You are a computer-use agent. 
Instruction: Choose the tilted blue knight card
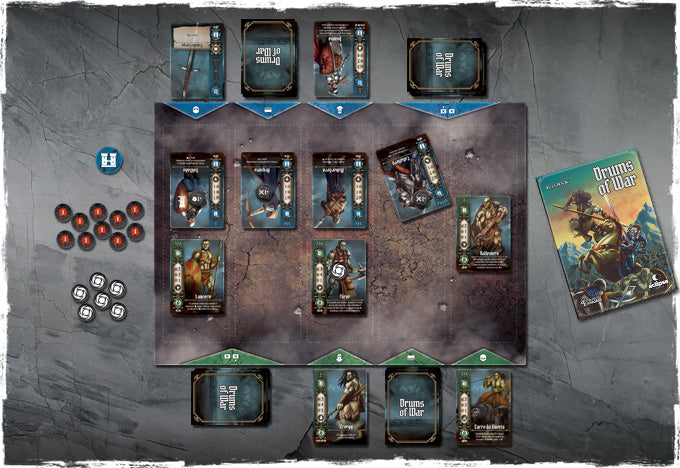tap(414, 178)
